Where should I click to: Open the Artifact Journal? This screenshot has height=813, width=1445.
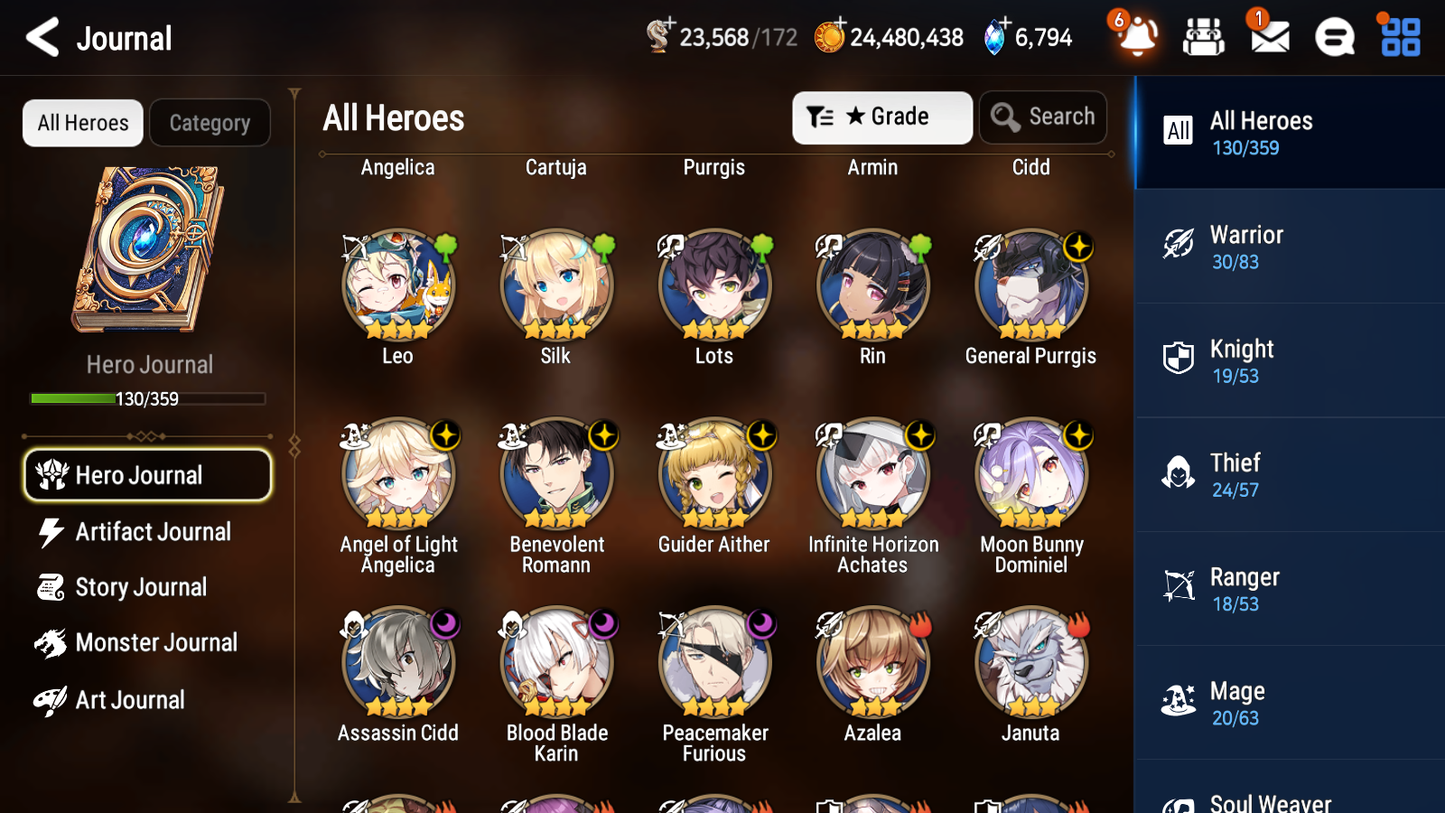click(152, 532)
